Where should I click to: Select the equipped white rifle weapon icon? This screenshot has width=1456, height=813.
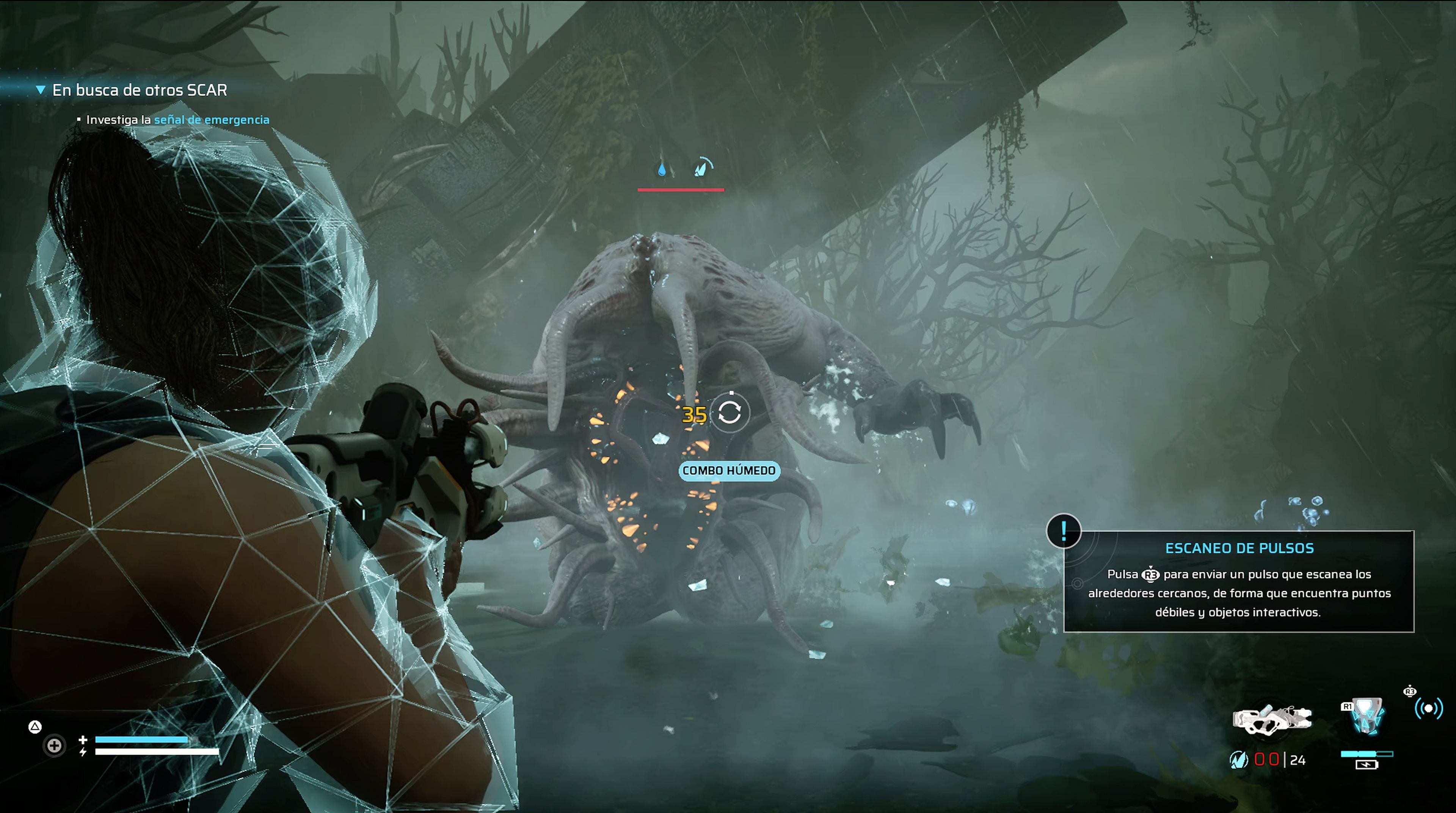1271,720
